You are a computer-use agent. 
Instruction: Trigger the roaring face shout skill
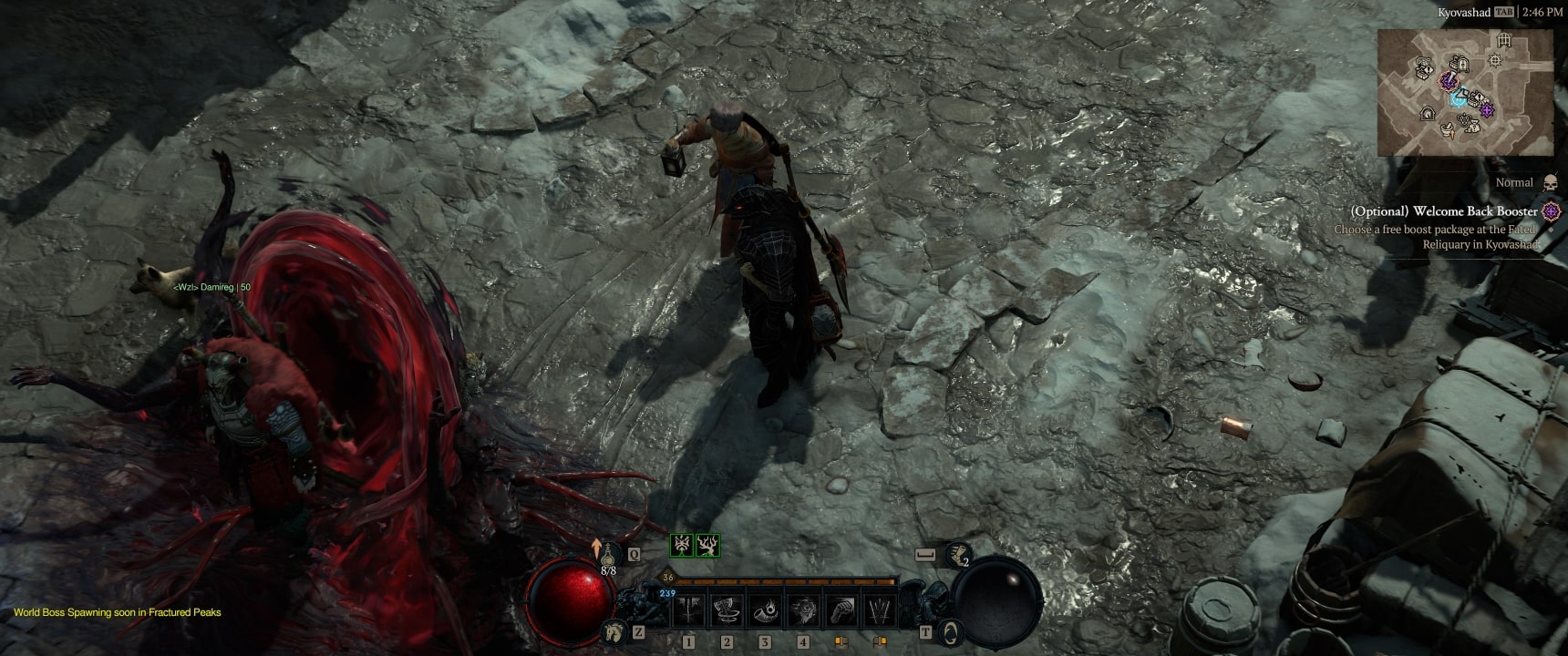pos(803,610)
